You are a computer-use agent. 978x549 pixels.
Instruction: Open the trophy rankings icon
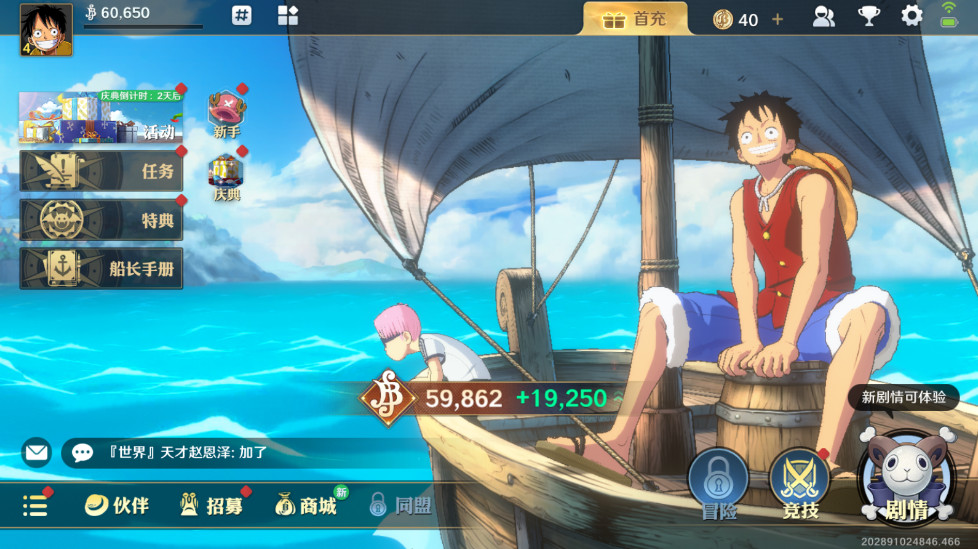(868, 16)
